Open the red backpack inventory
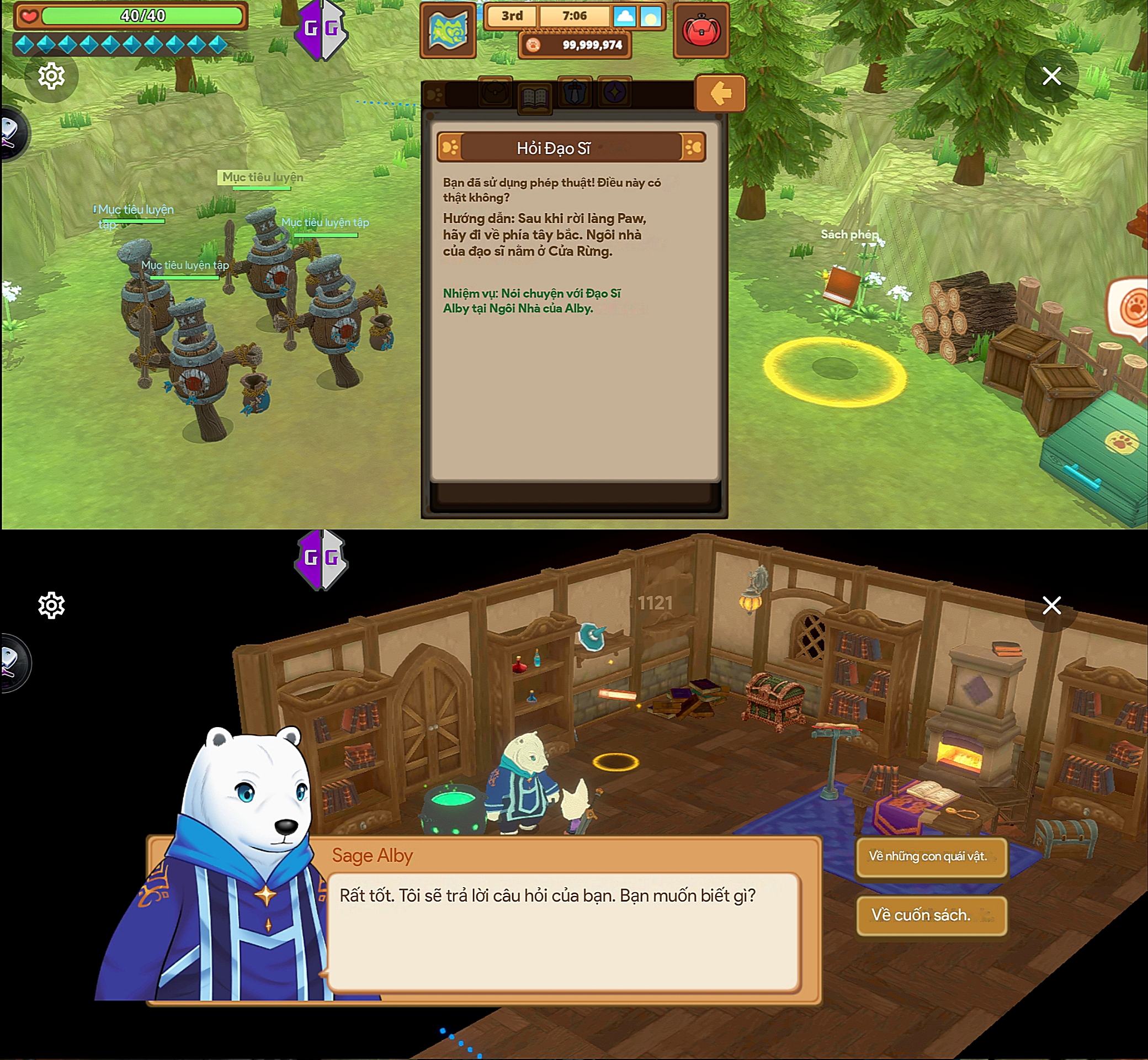This screenshot has width=1148, height=1060. (701, 31)
